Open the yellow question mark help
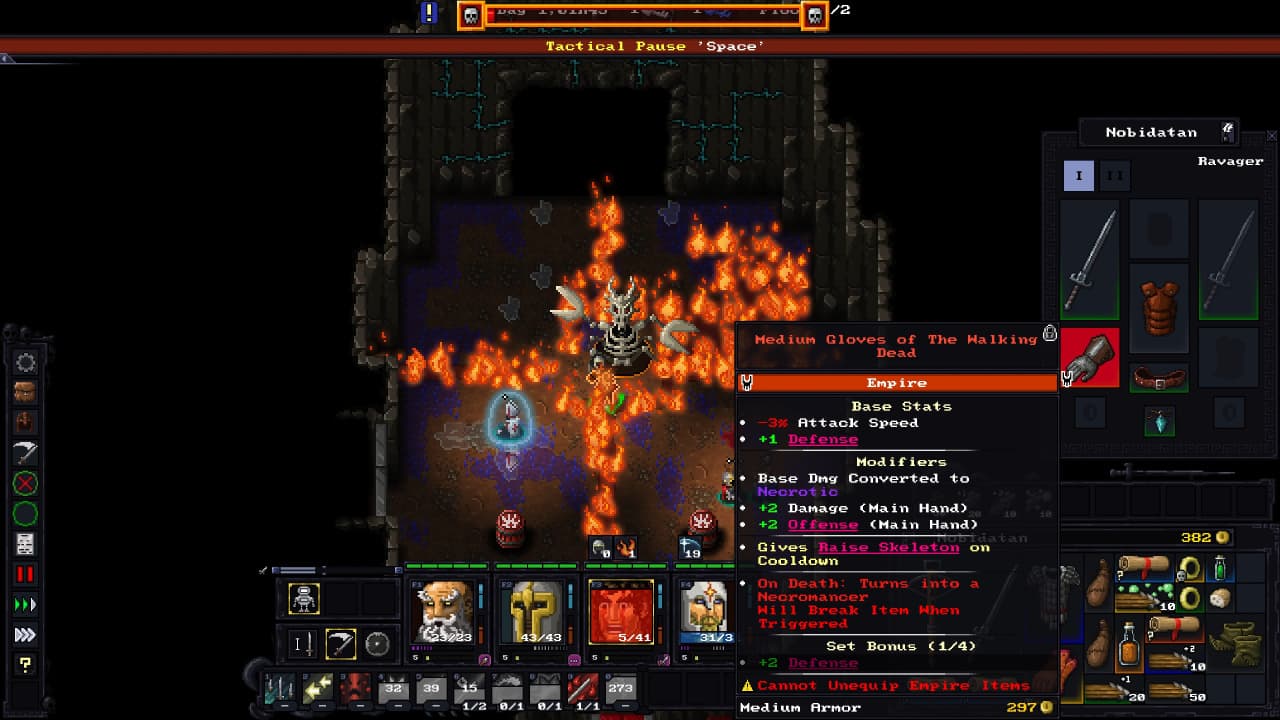 [x=25, y=664]
